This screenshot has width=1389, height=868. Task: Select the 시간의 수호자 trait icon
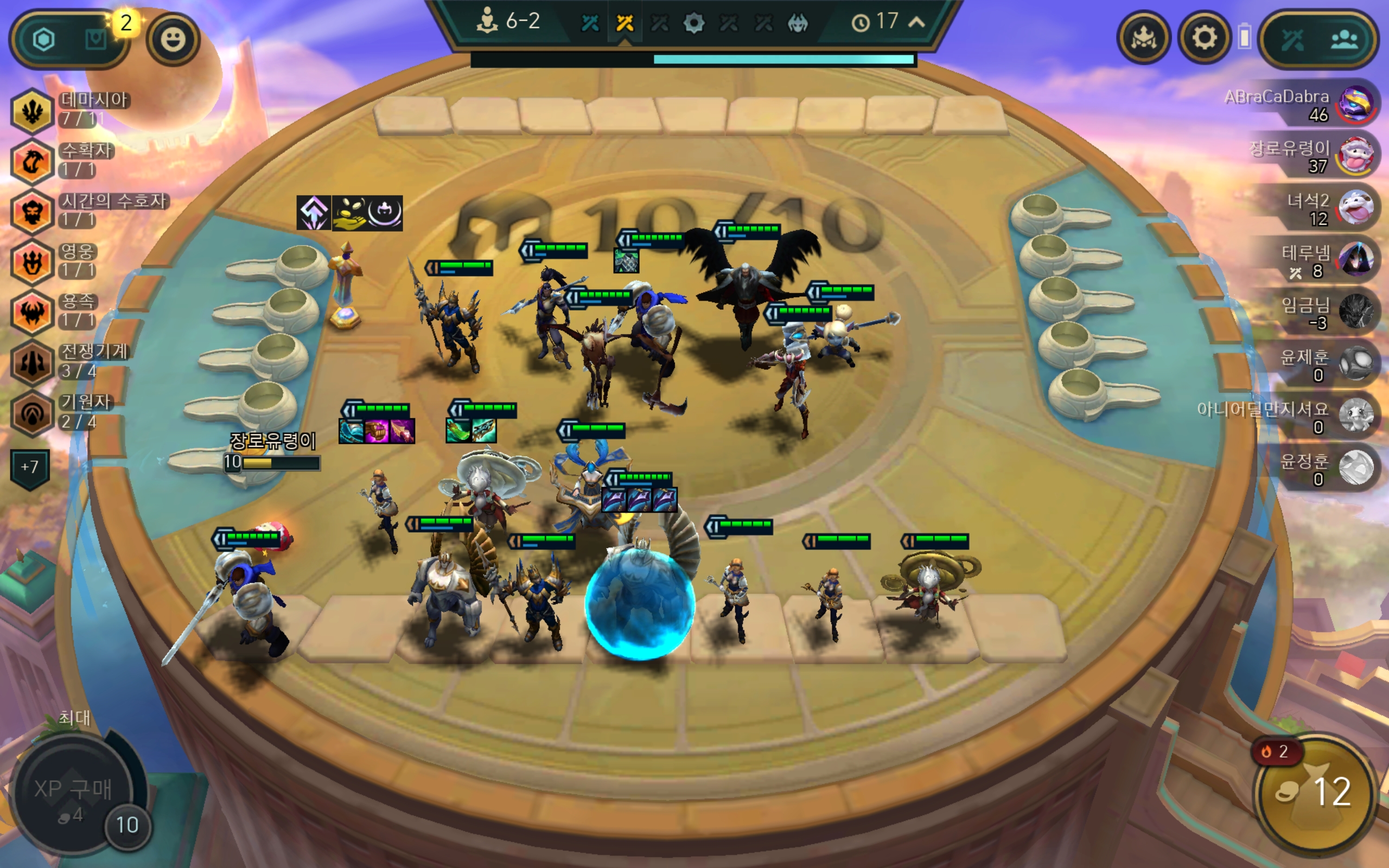click(32, 212)
